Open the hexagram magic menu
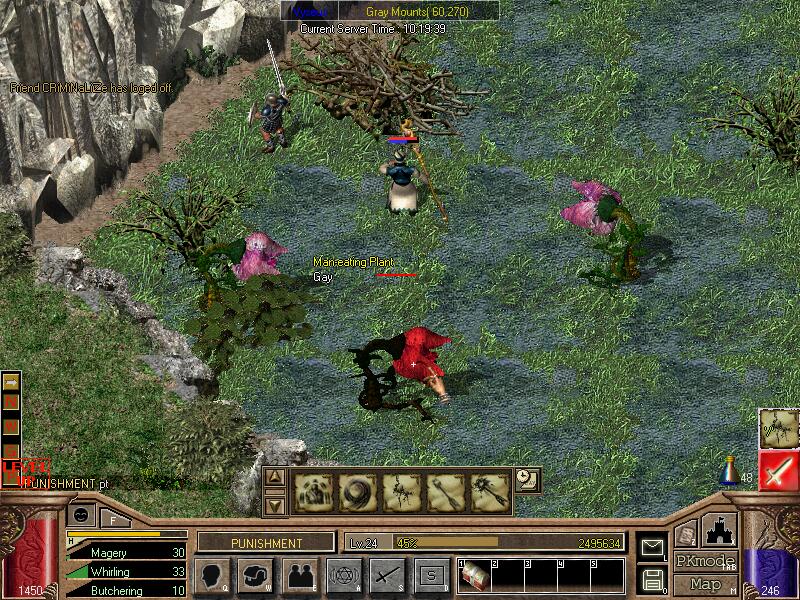The image size is (800, 600). tap(344, 575)
